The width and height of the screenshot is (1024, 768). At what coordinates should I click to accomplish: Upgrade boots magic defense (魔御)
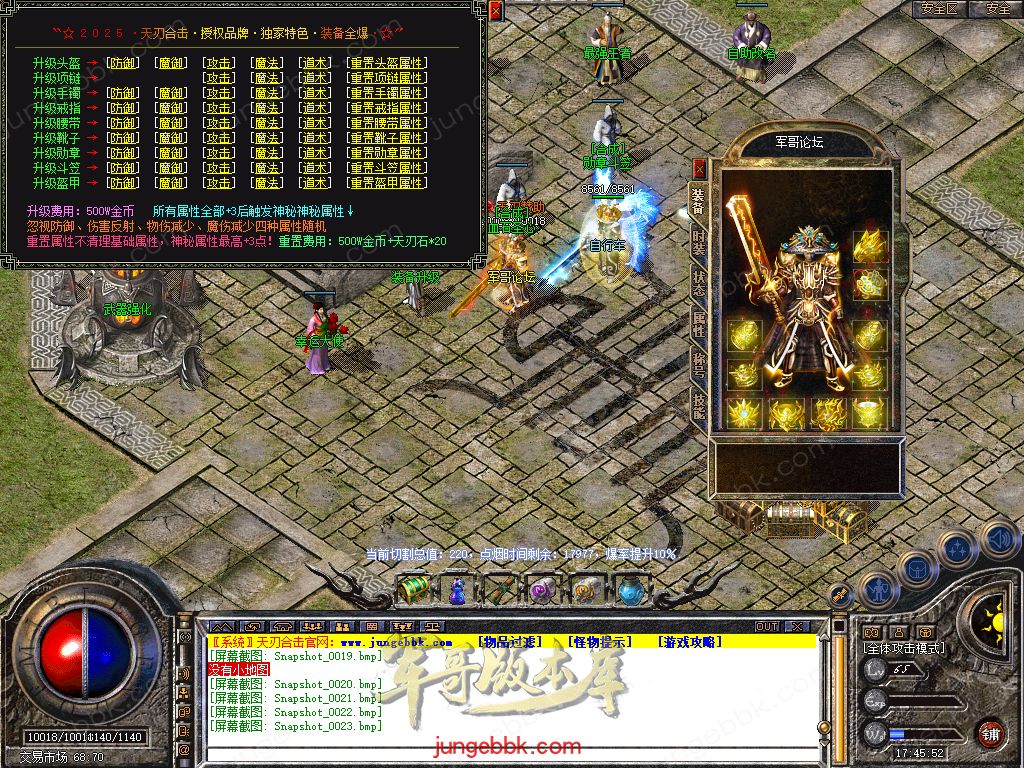point(171,138)
